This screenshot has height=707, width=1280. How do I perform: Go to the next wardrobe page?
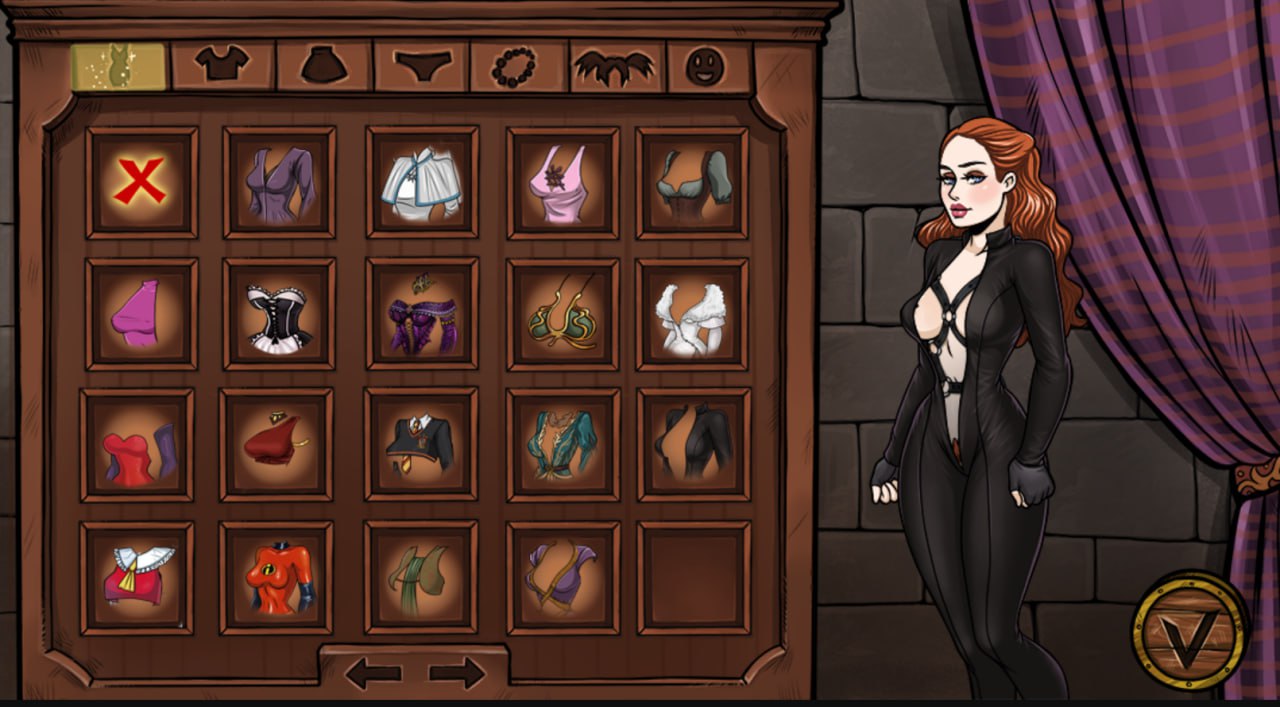click(x=457, y=673)
